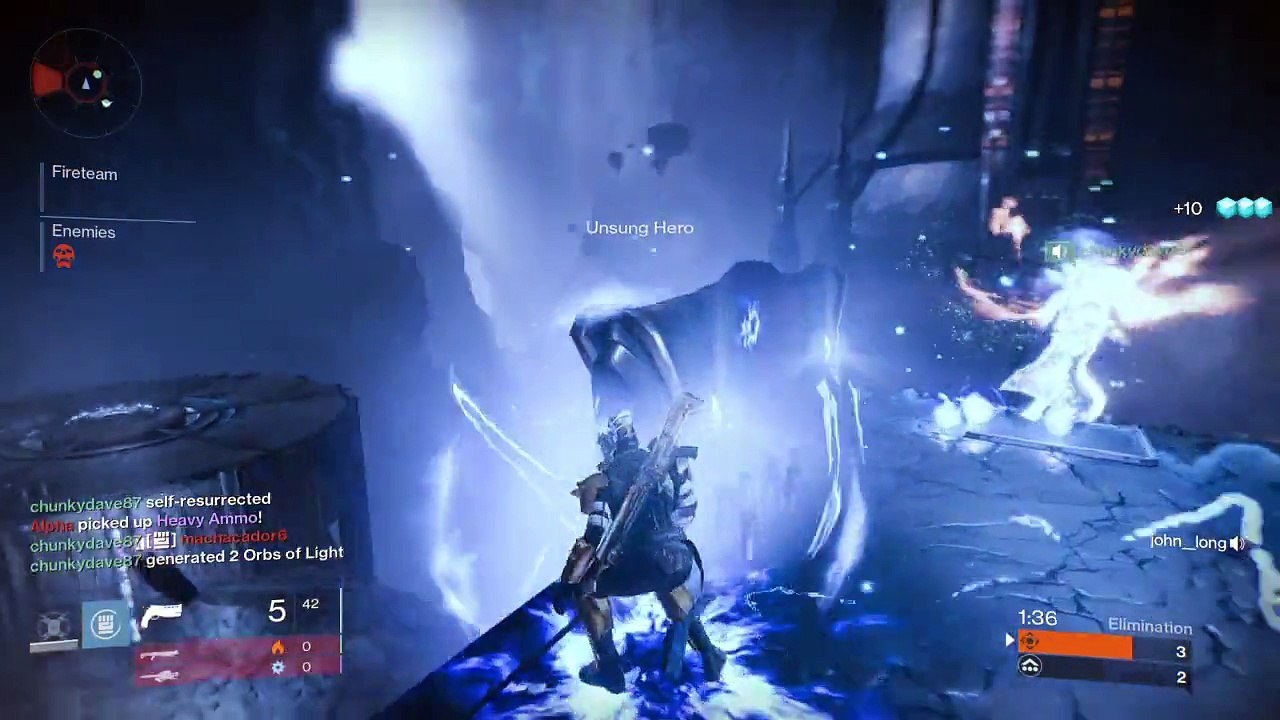The height and width of the screenshot is (720, 1280).
Task: Click the Heavy Ammo pickup feed message
Action: 147,521
